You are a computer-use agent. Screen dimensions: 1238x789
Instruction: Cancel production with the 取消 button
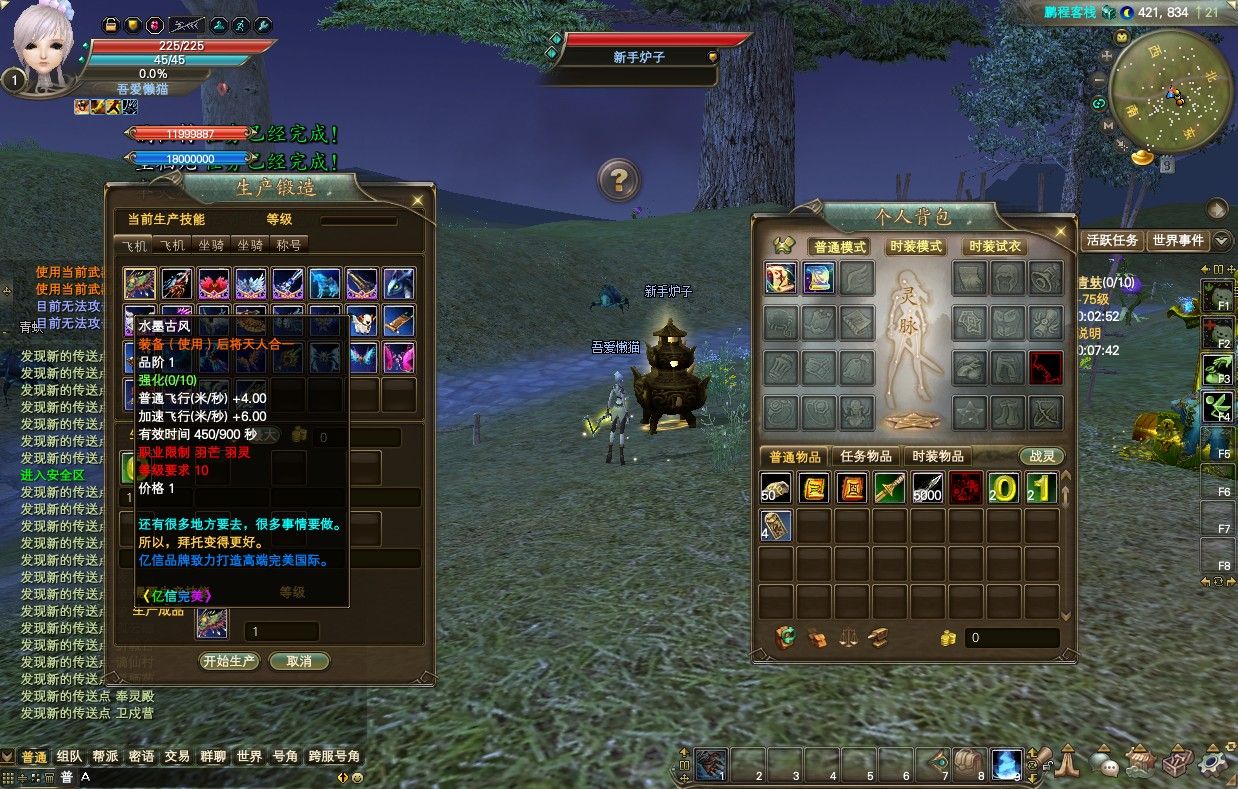pos(299,661)
